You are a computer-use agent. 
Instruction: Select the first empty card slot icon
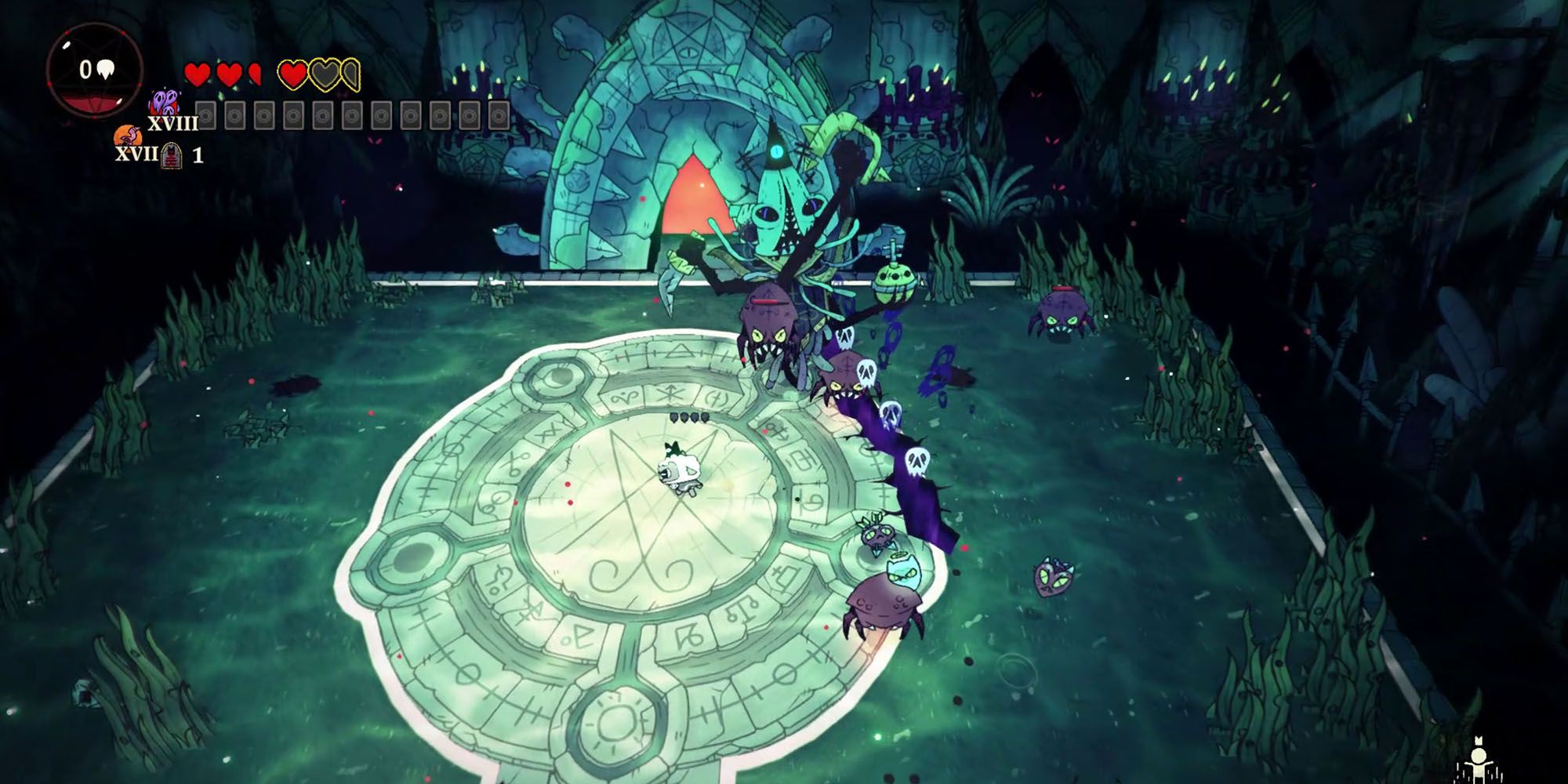(205, 115)
